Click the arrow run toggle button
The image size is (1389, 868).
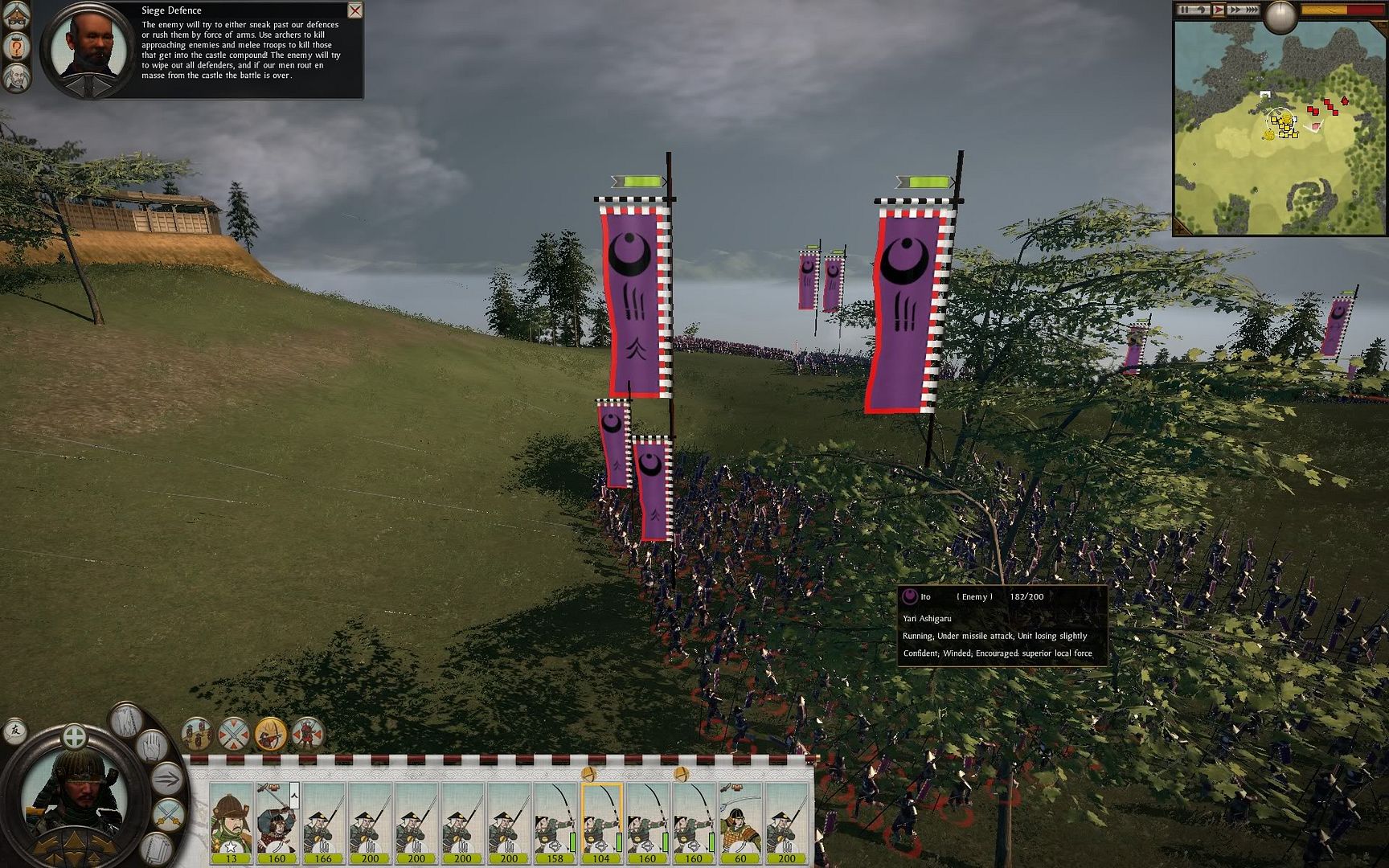click(x=168, y=778)
